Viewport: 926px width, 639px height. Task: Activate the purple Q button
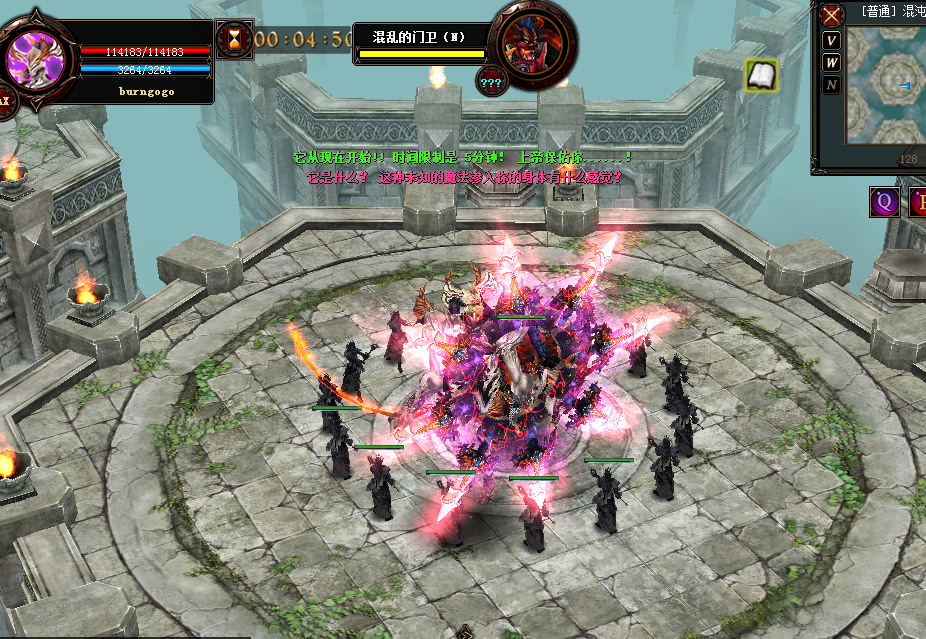coord(883,202)
